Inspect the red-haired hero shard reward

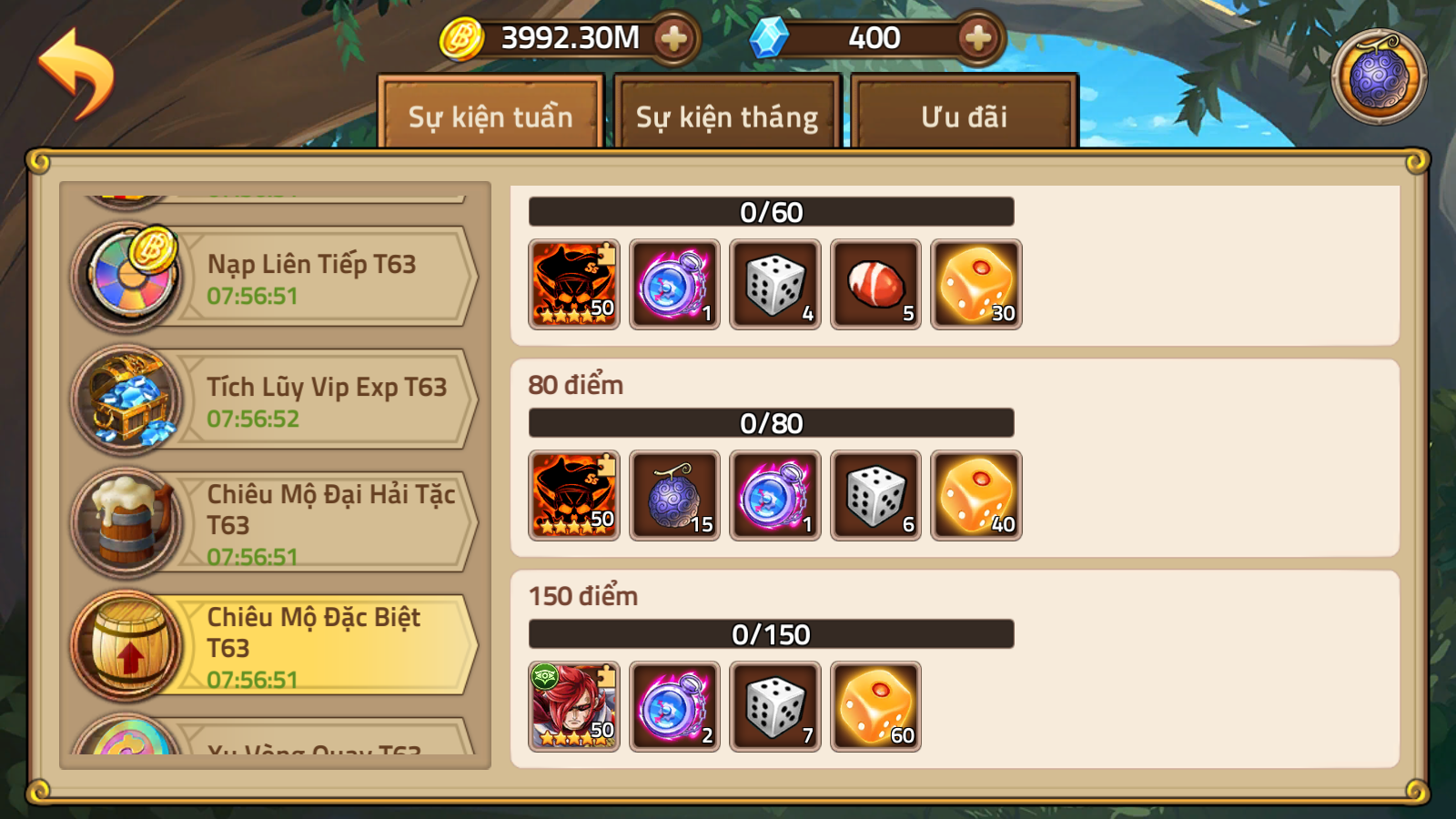[x=574, y=706]
